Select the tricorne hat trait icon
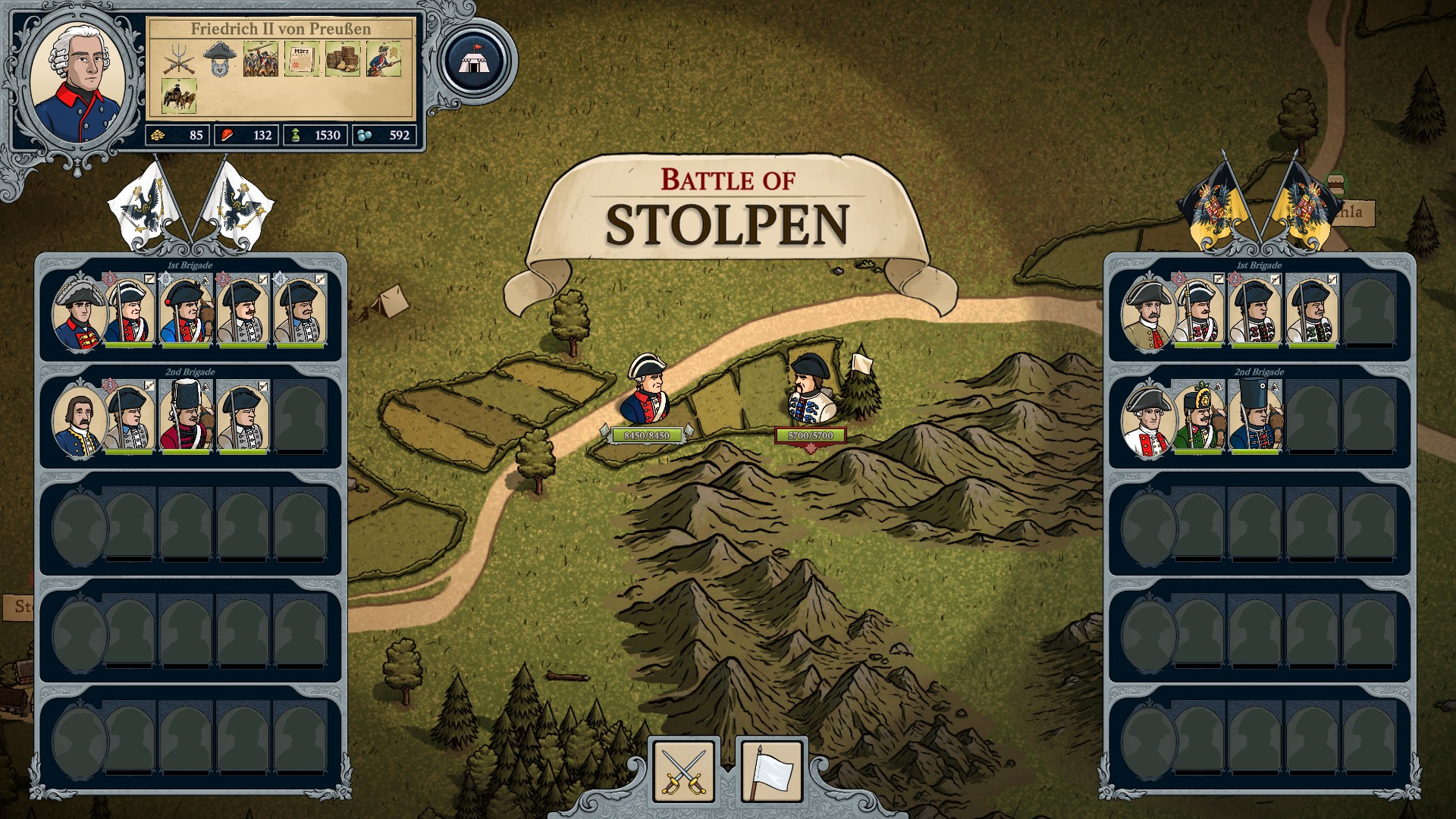 tap(220, 59)
